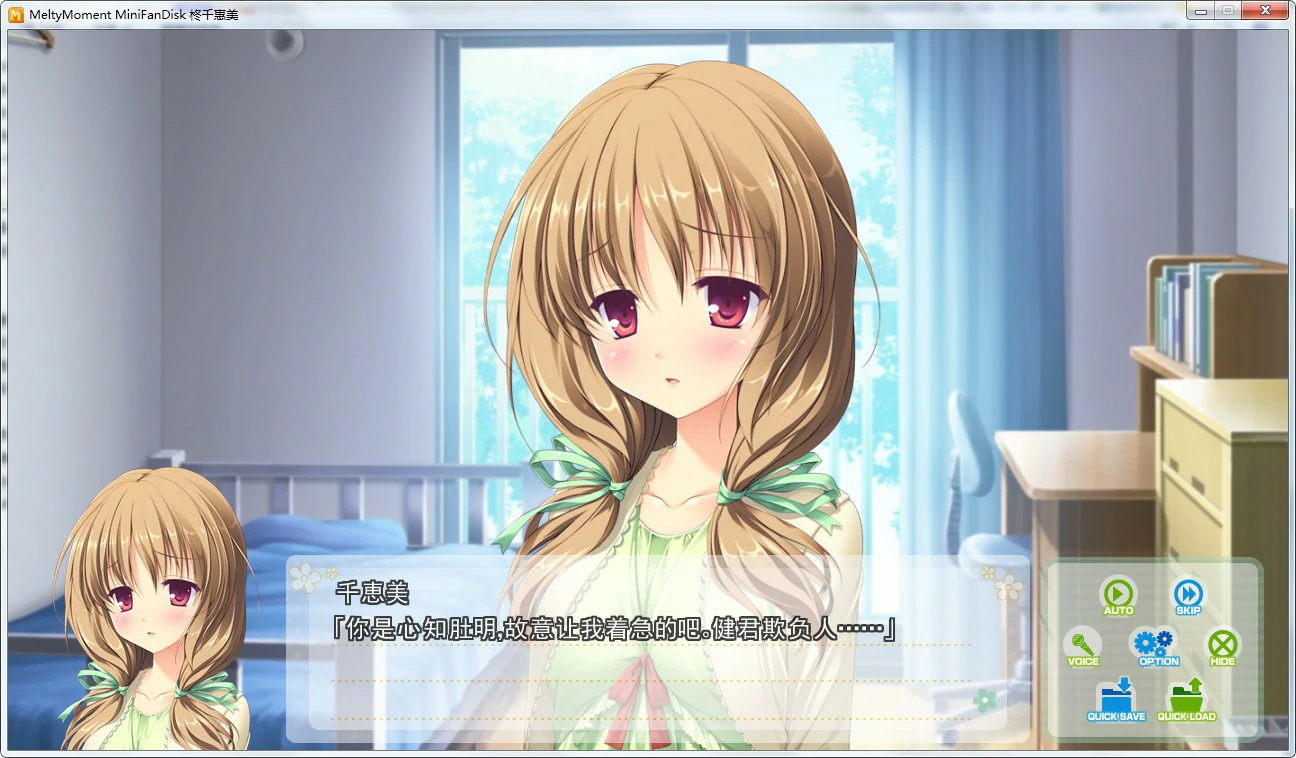Click the MeltyMoment icon in the title bar
Viewport: 1296px width, 758px height.
(14, 10)
